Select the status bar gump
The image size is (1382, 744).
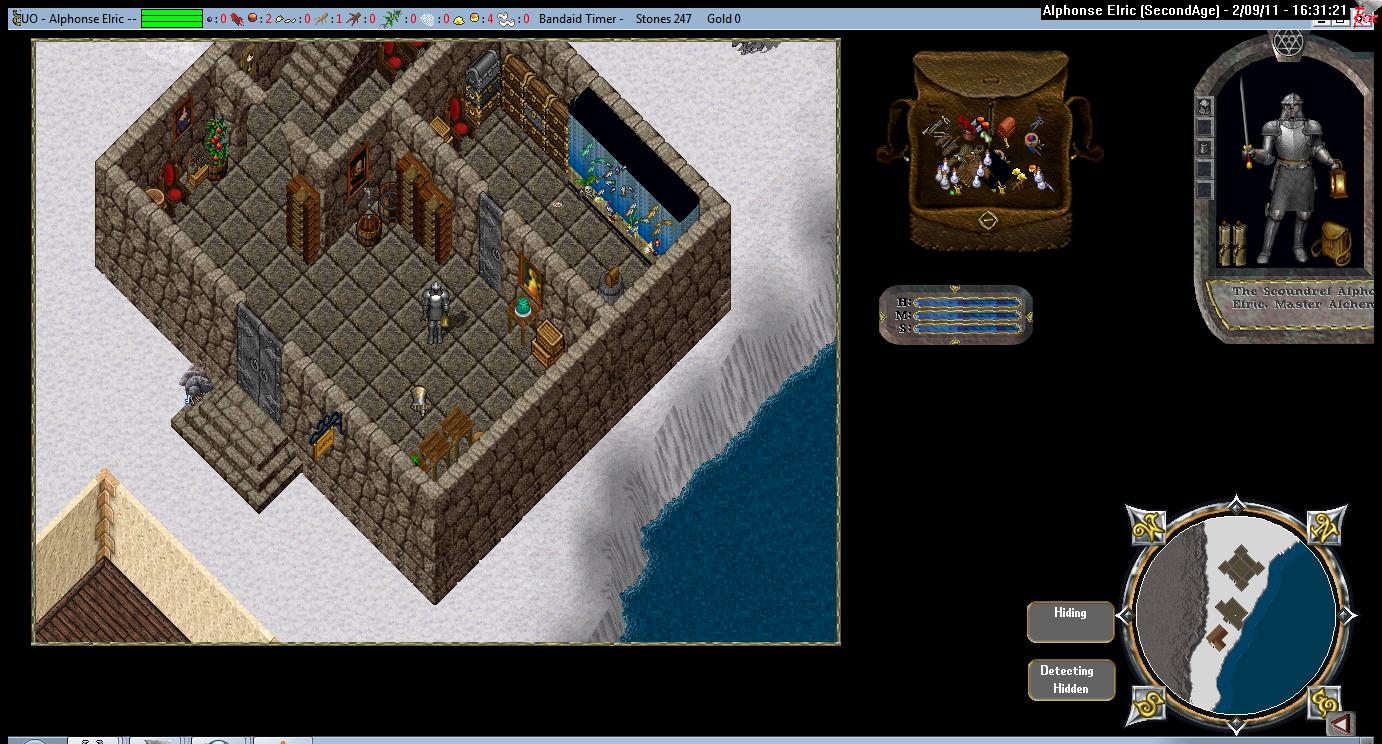click(x=957, y=315)
